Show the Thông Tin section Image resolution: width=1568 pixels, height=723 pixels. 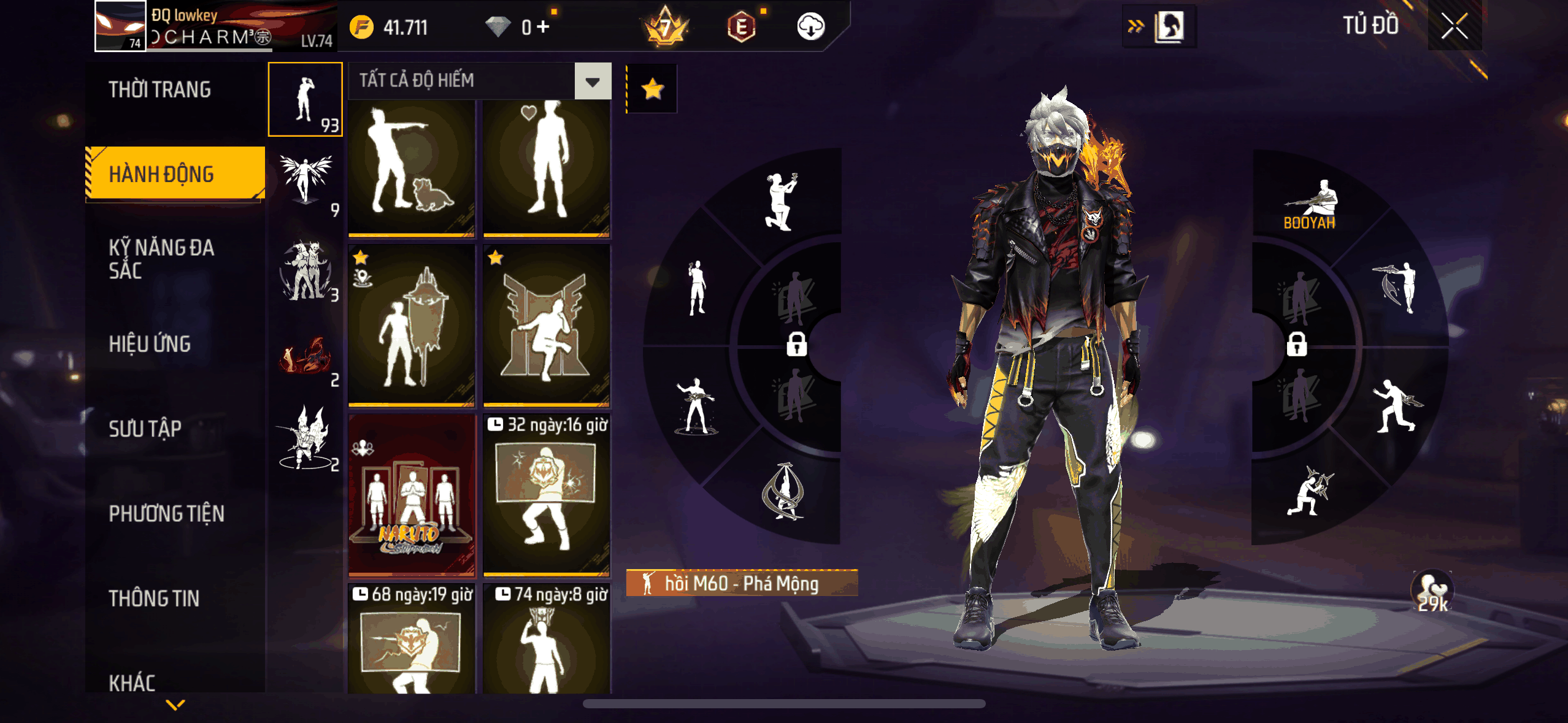point(154,599)
